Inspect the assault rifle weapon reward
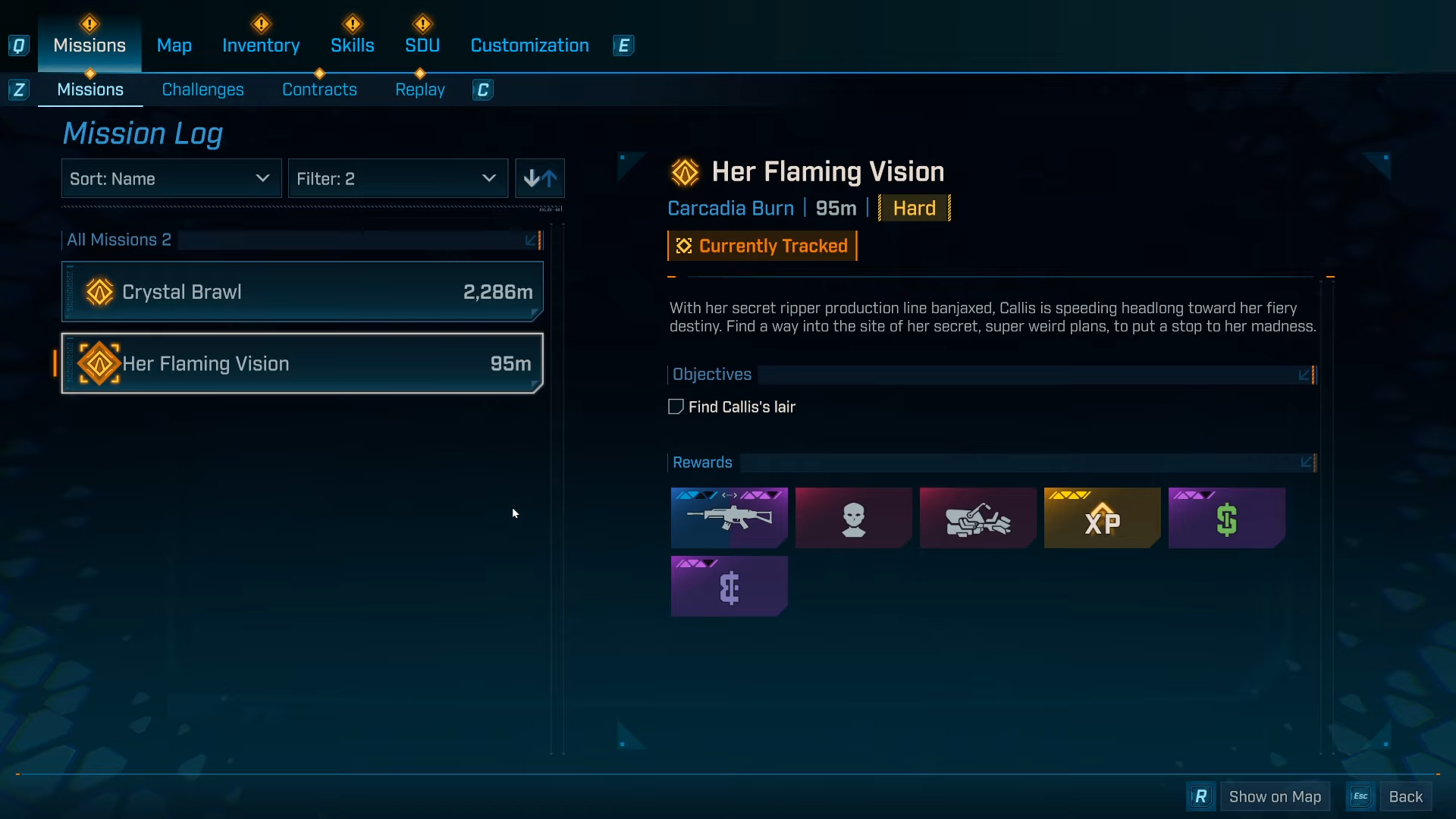Screen dimensions: 1456x819 [x=729, y=518]
